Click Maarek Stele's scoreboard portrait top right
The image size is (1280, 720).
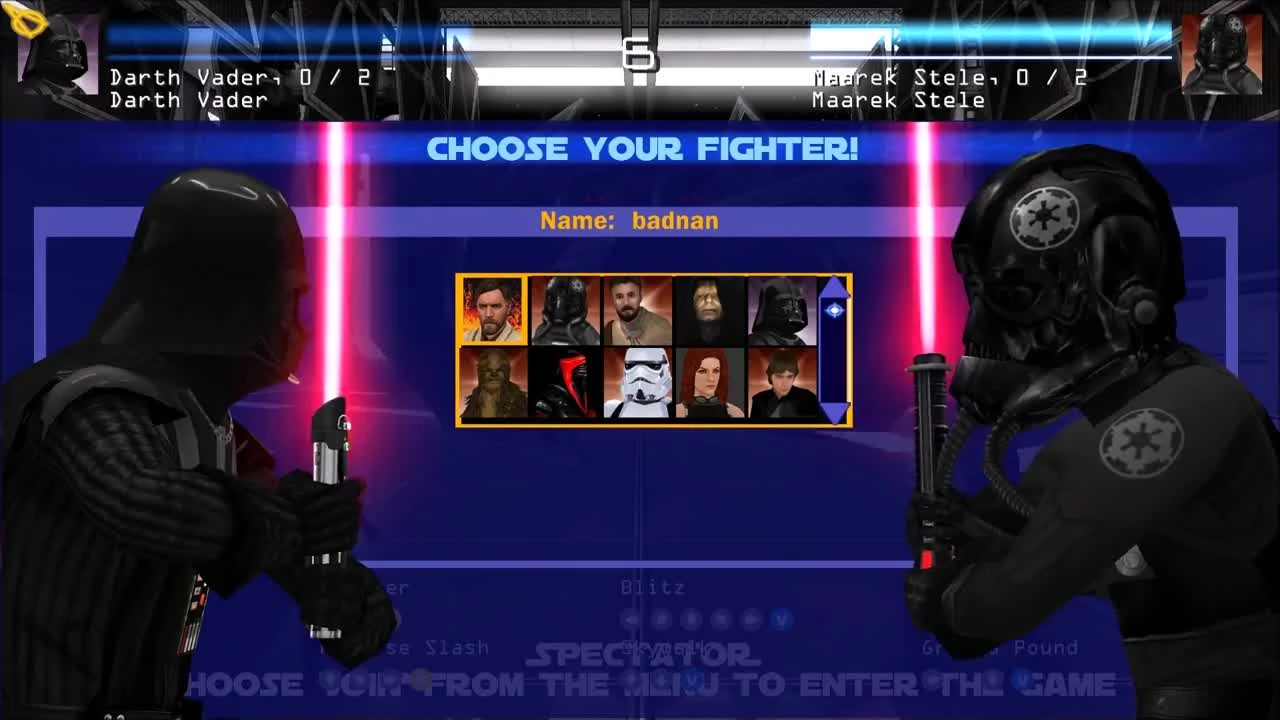[1222, 55]
